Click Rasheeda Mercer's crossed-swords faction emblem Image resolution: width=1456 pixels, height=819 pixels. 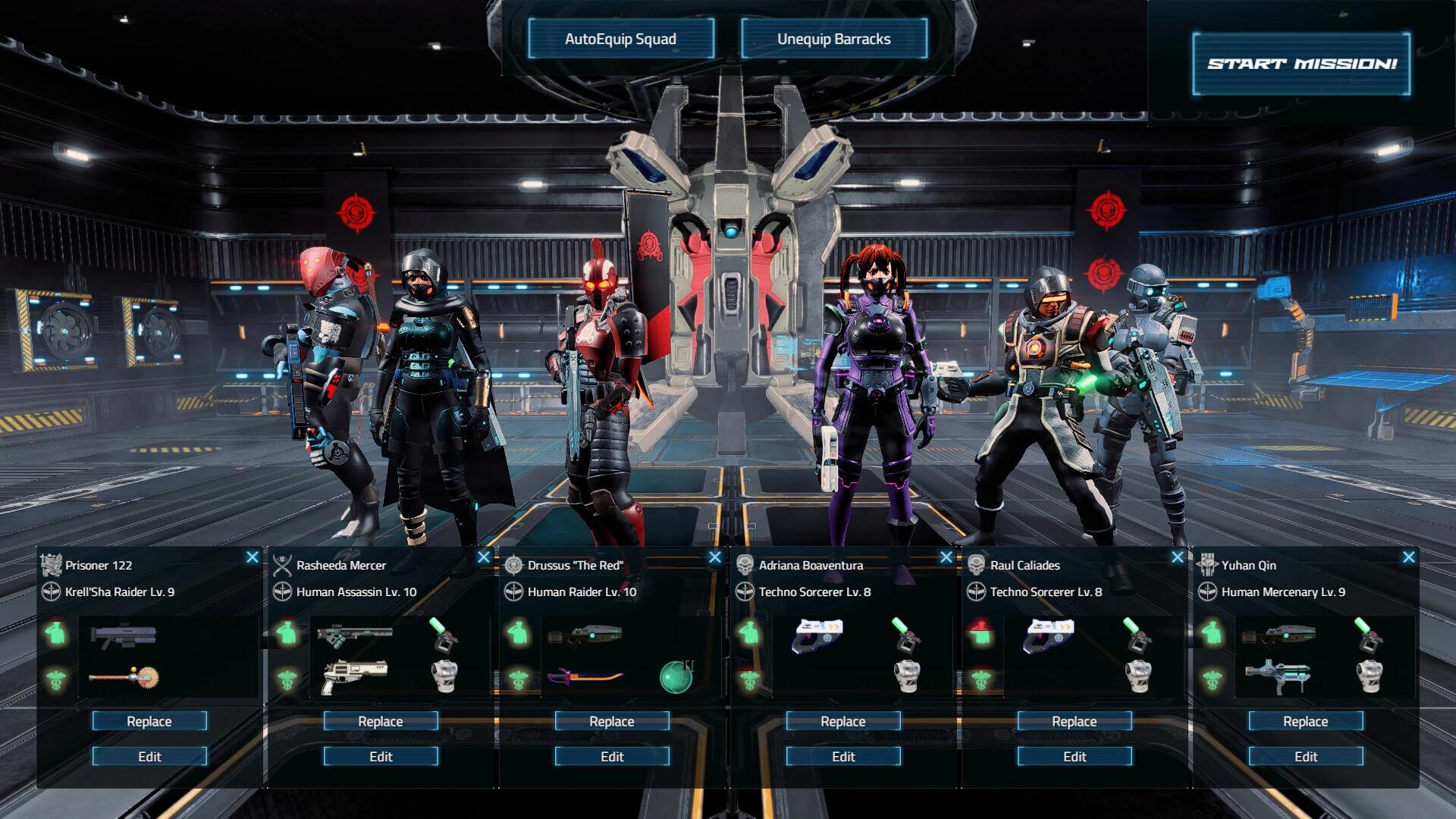point(284,565)
